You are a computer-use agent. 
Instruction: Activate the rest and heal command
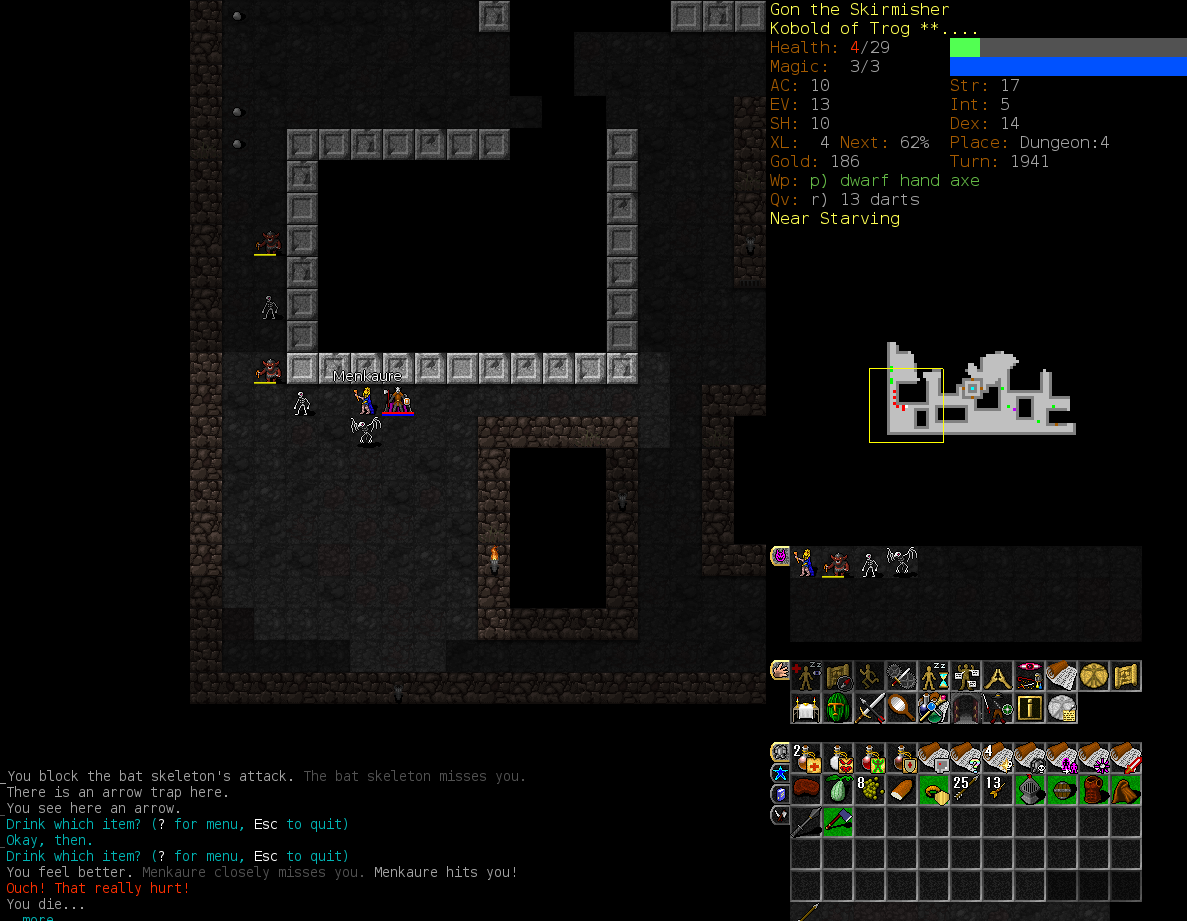[x=806, y=677]
